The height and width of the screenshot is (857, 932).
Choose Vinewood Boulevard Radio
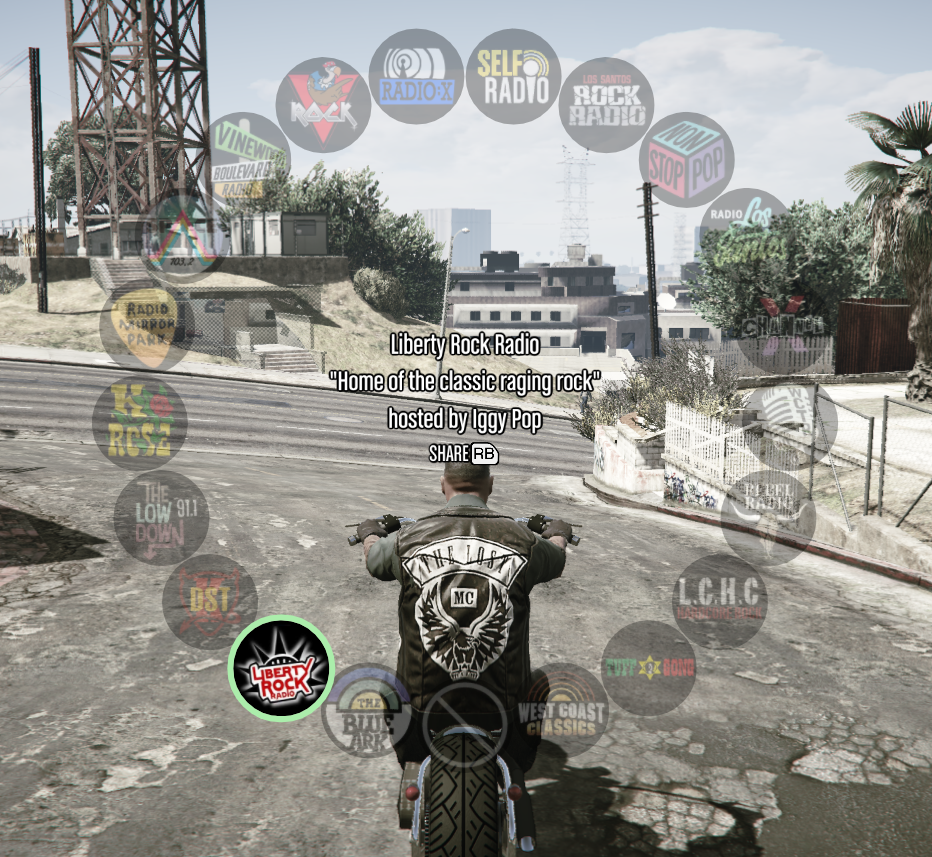[246, 158]
